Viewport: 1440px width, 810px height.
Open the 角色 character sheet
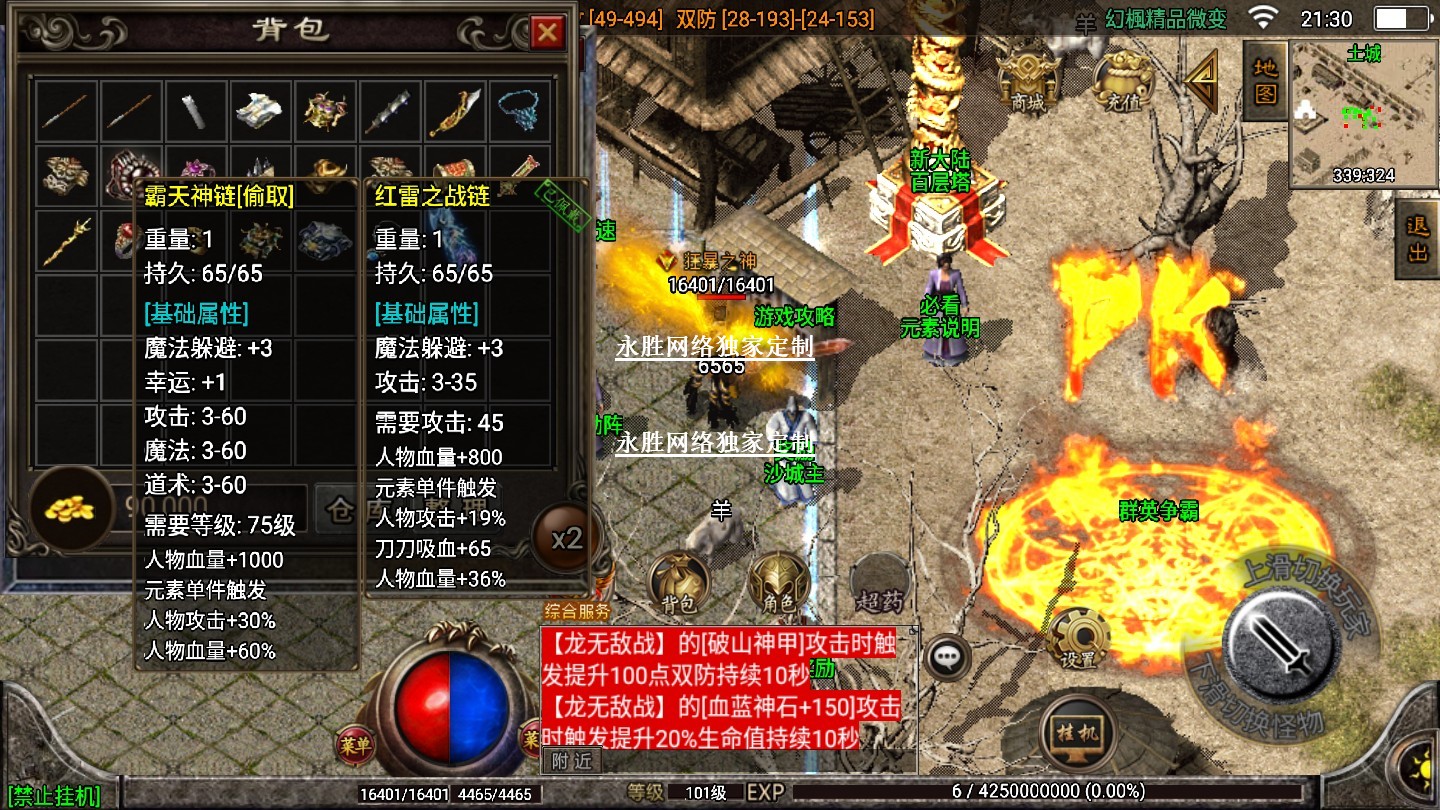779,583
